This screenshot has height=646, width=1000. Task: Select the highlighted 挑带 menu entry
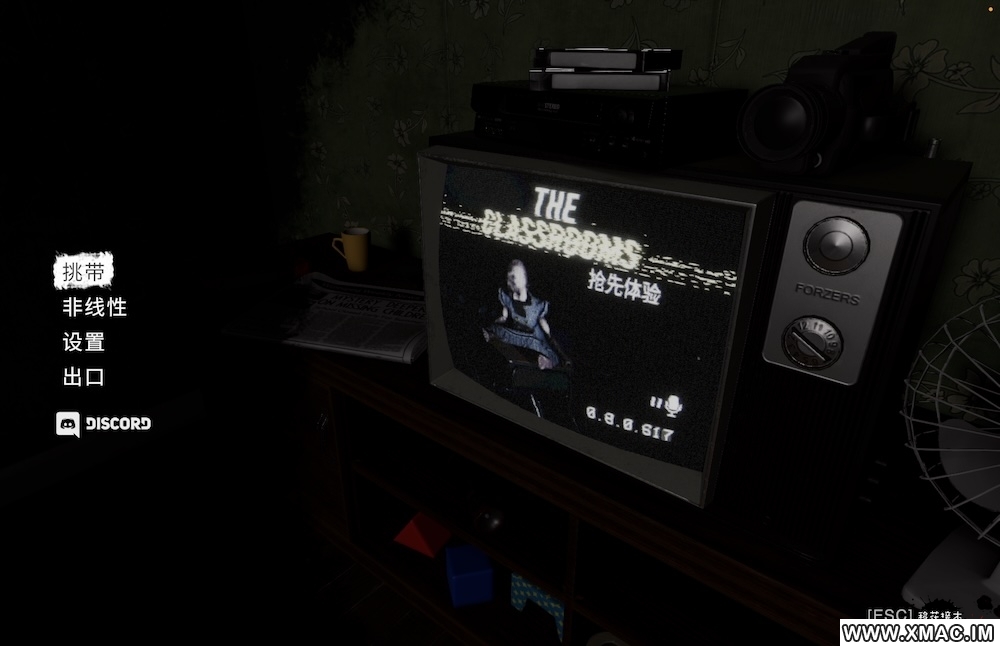83,271
